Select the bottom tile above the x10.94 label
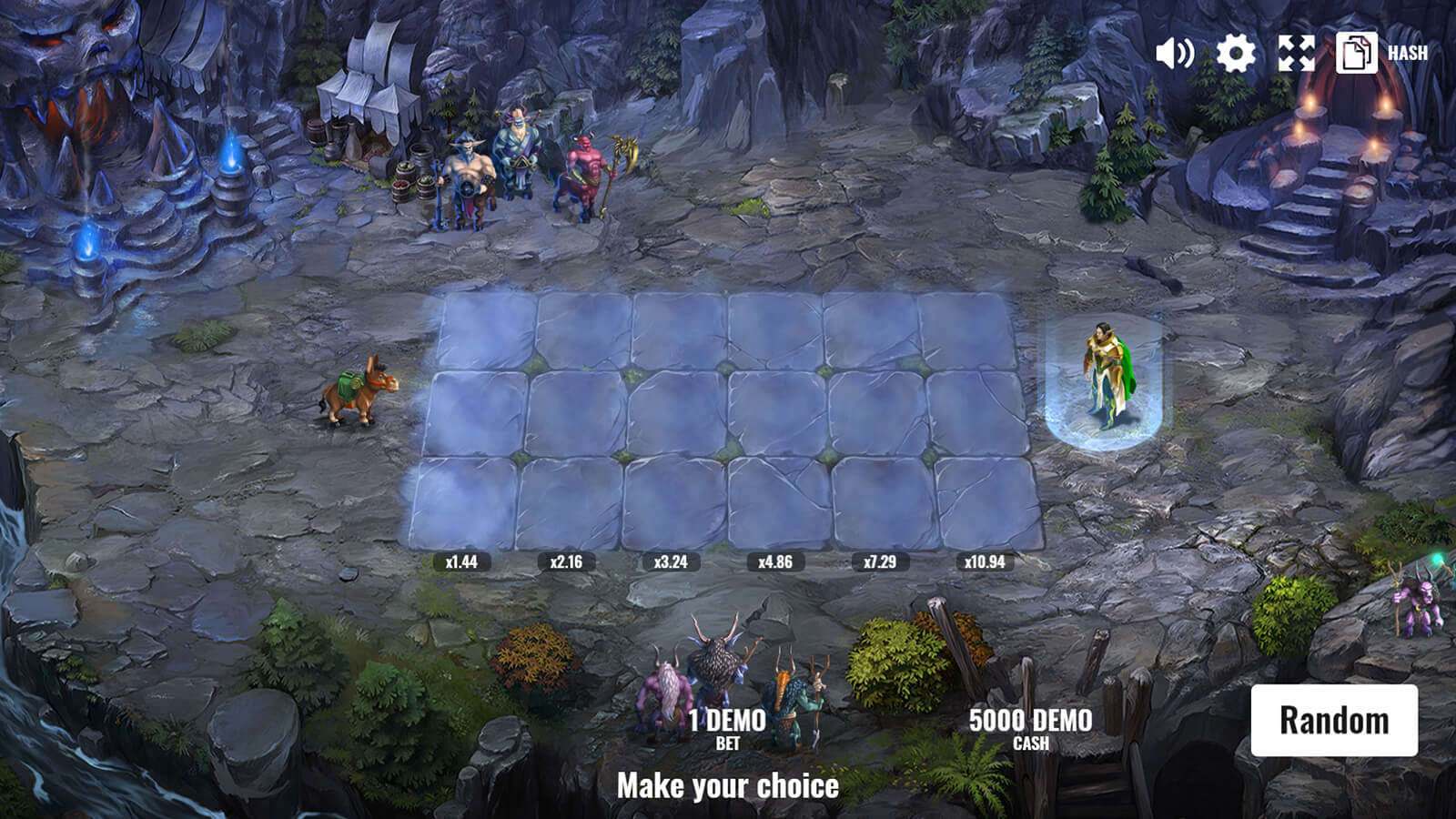Image resolution: width=1456 pixels, height=819 pixels. 988,502
